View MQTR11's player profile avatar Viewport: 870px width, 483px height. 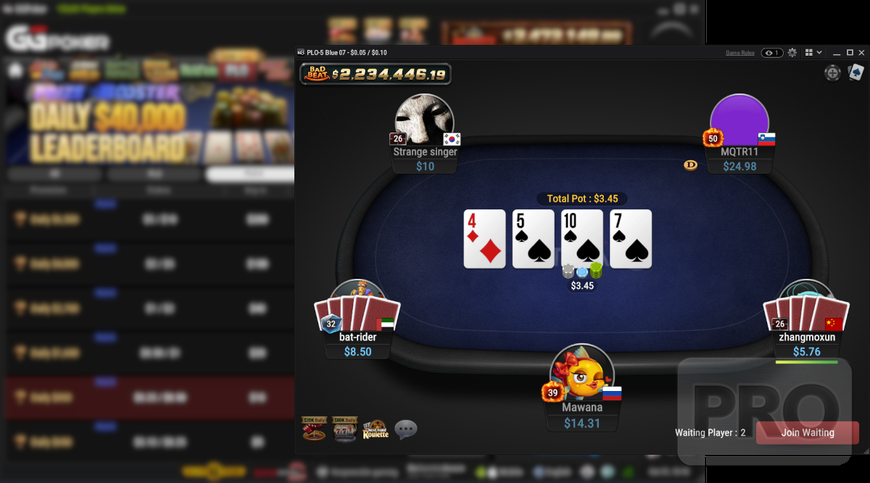coord(739,120)
